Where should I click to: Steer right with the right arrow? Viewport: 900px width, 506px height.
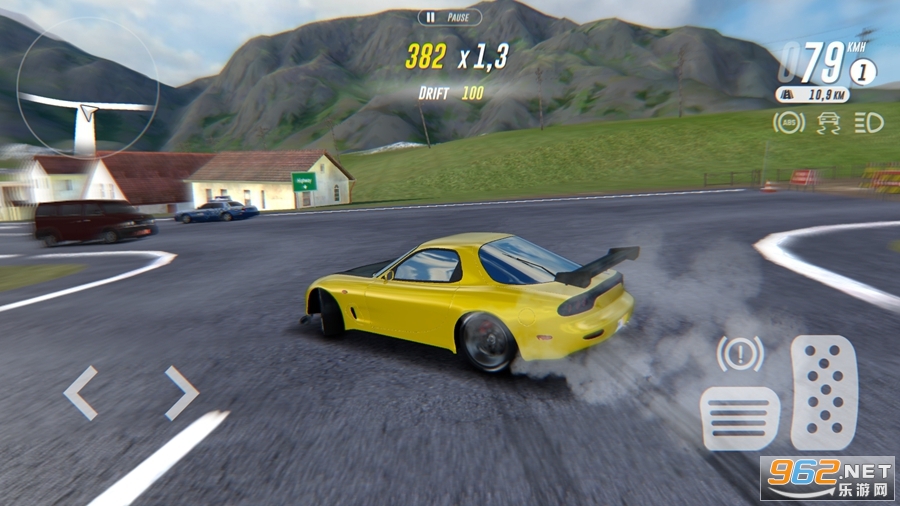tap(182, 393)
